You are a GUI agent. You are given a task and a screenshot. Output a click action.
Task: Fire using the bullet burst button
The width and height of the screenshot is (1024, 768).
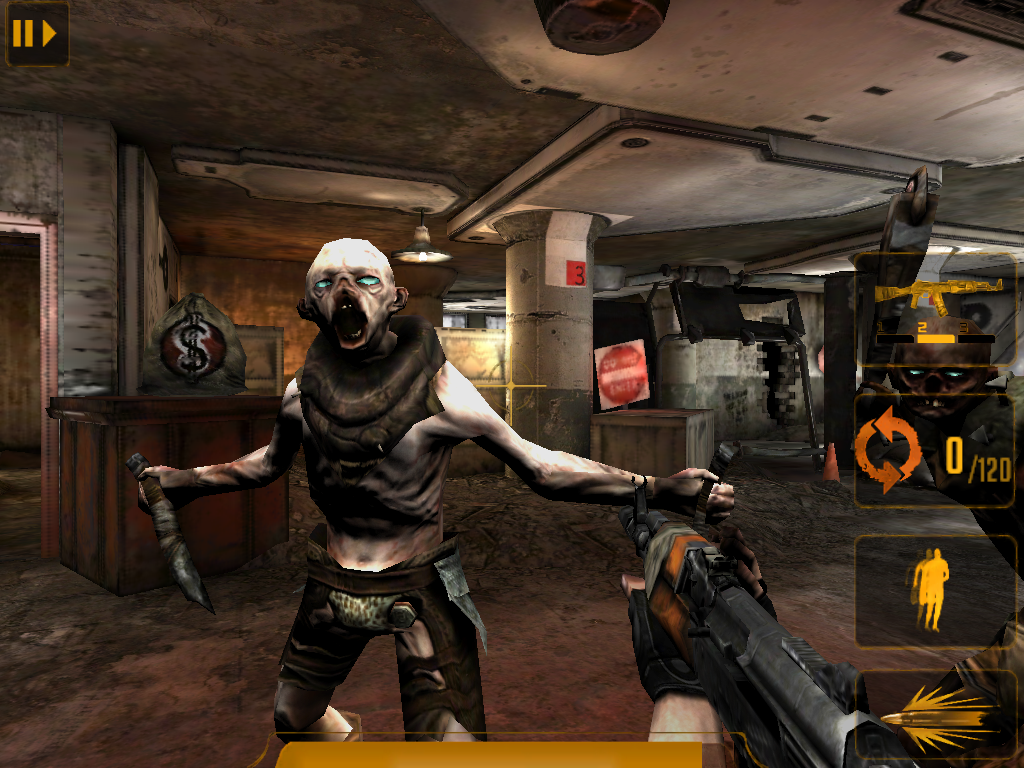point(935,717)
